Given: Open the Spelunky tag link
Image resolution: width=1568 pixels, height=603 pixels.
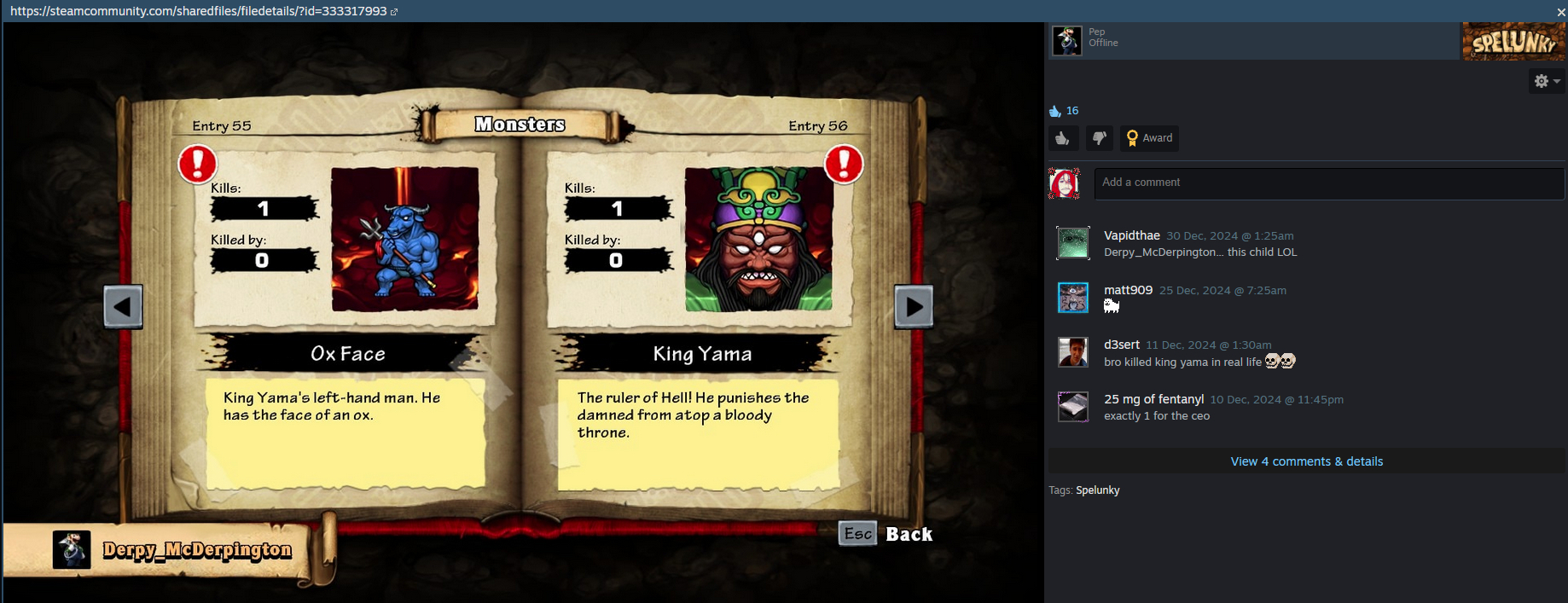Looking at the screenshot, I should [x=1097, y=490].
